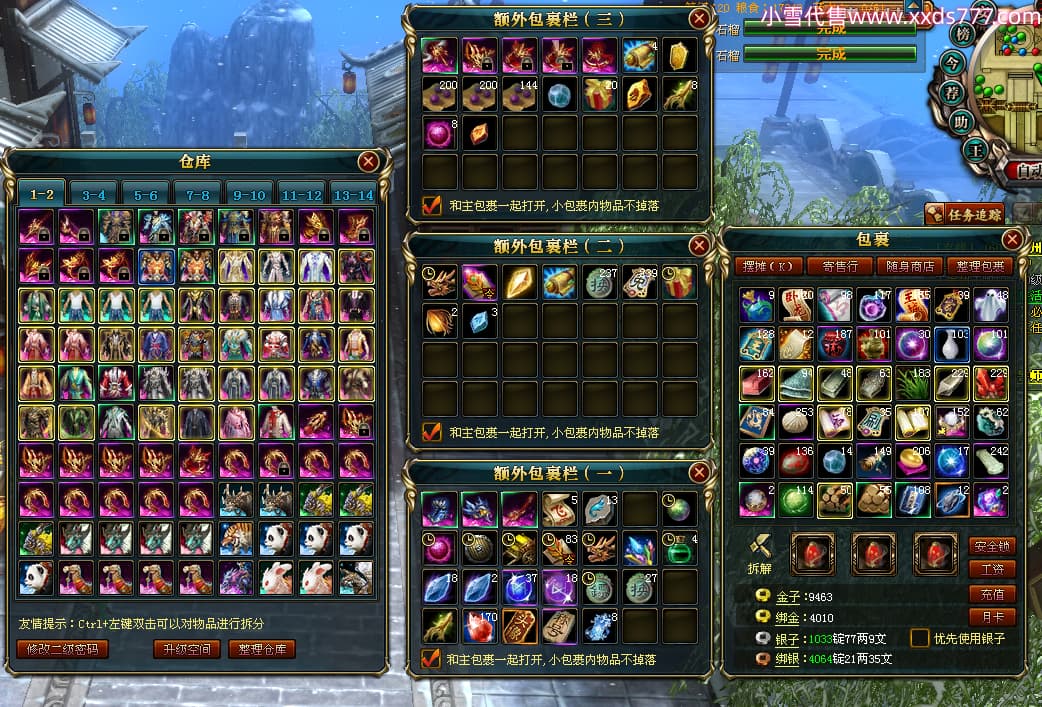
Task: Enable the 优先使用银子 checkbox
Action: (919, 638)
